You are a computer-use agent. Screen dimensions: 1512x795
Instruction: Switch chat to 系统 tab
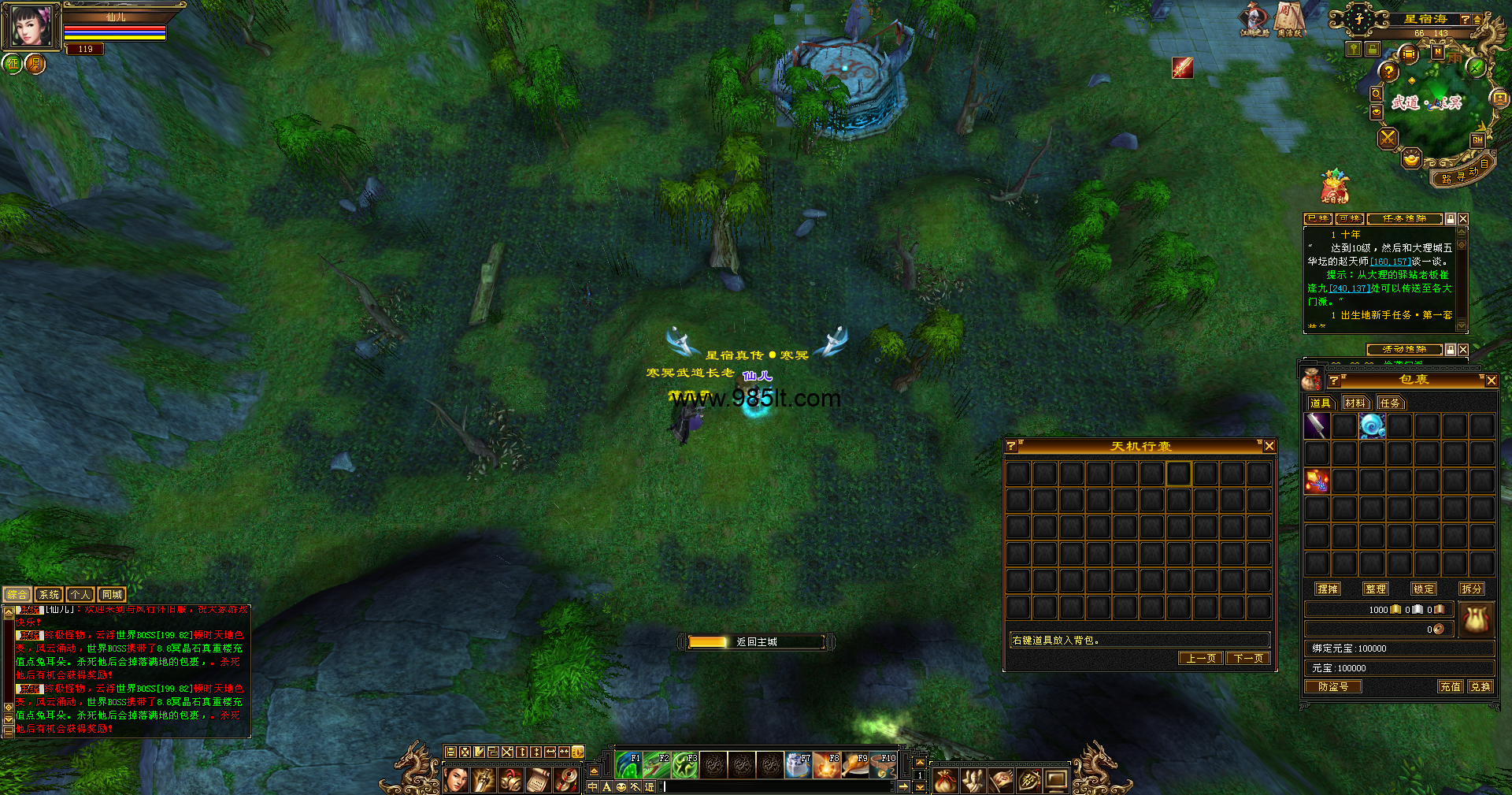point(49,595)
